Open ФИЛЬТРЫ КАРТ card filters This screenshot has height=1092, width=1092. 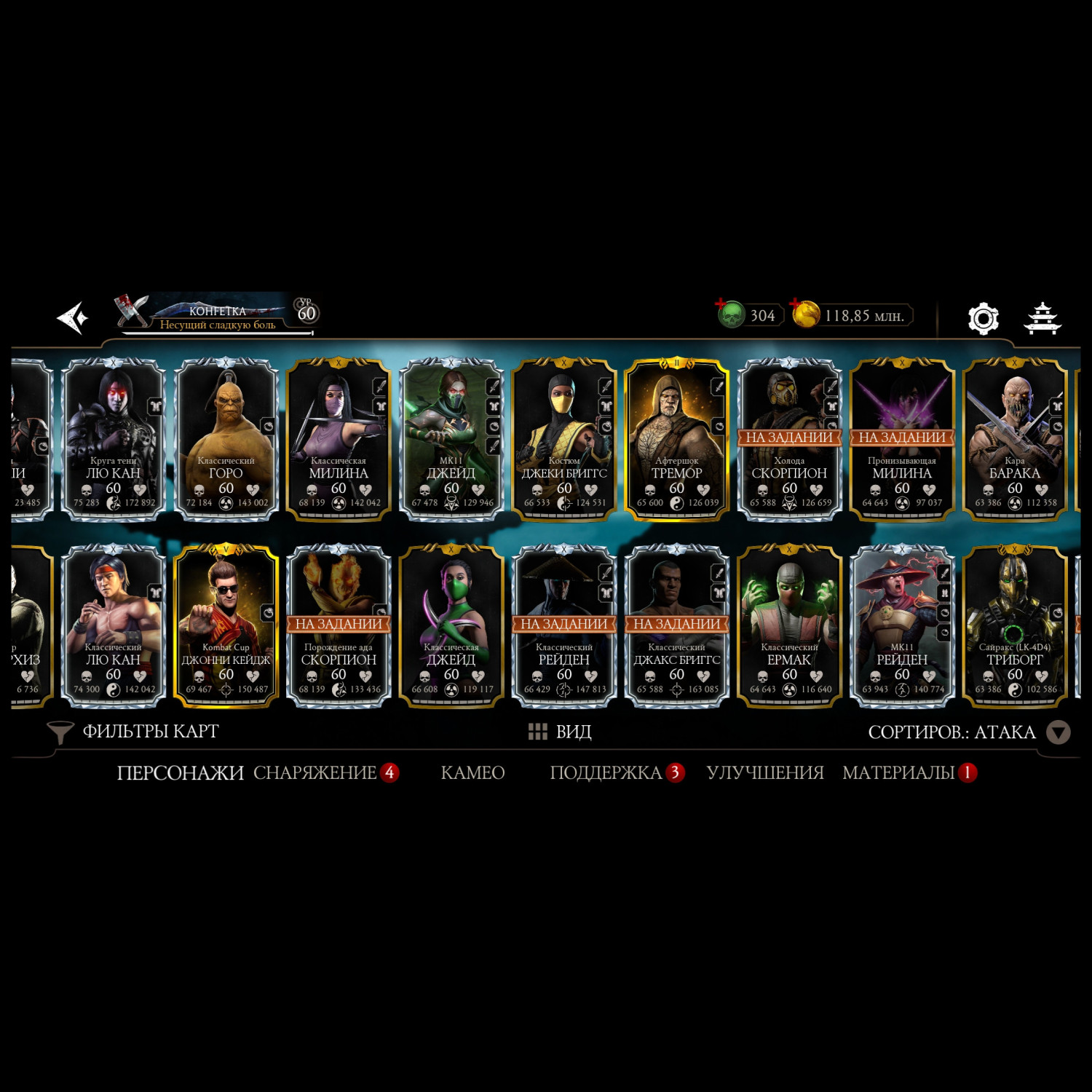tap(133, 732)
